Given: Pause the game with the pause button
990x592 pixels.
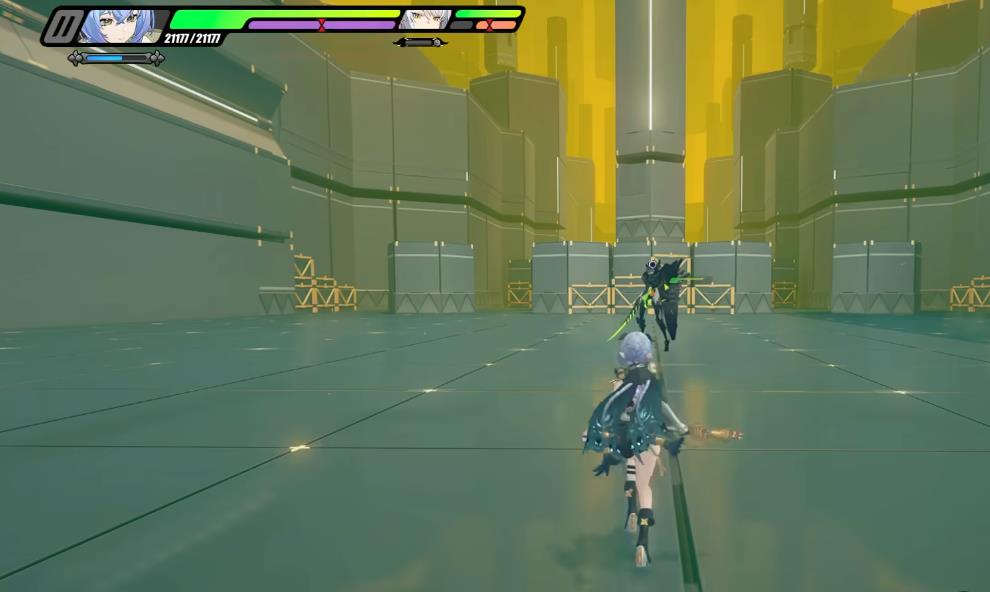Looking at the screenshot, I should point(64,27).
